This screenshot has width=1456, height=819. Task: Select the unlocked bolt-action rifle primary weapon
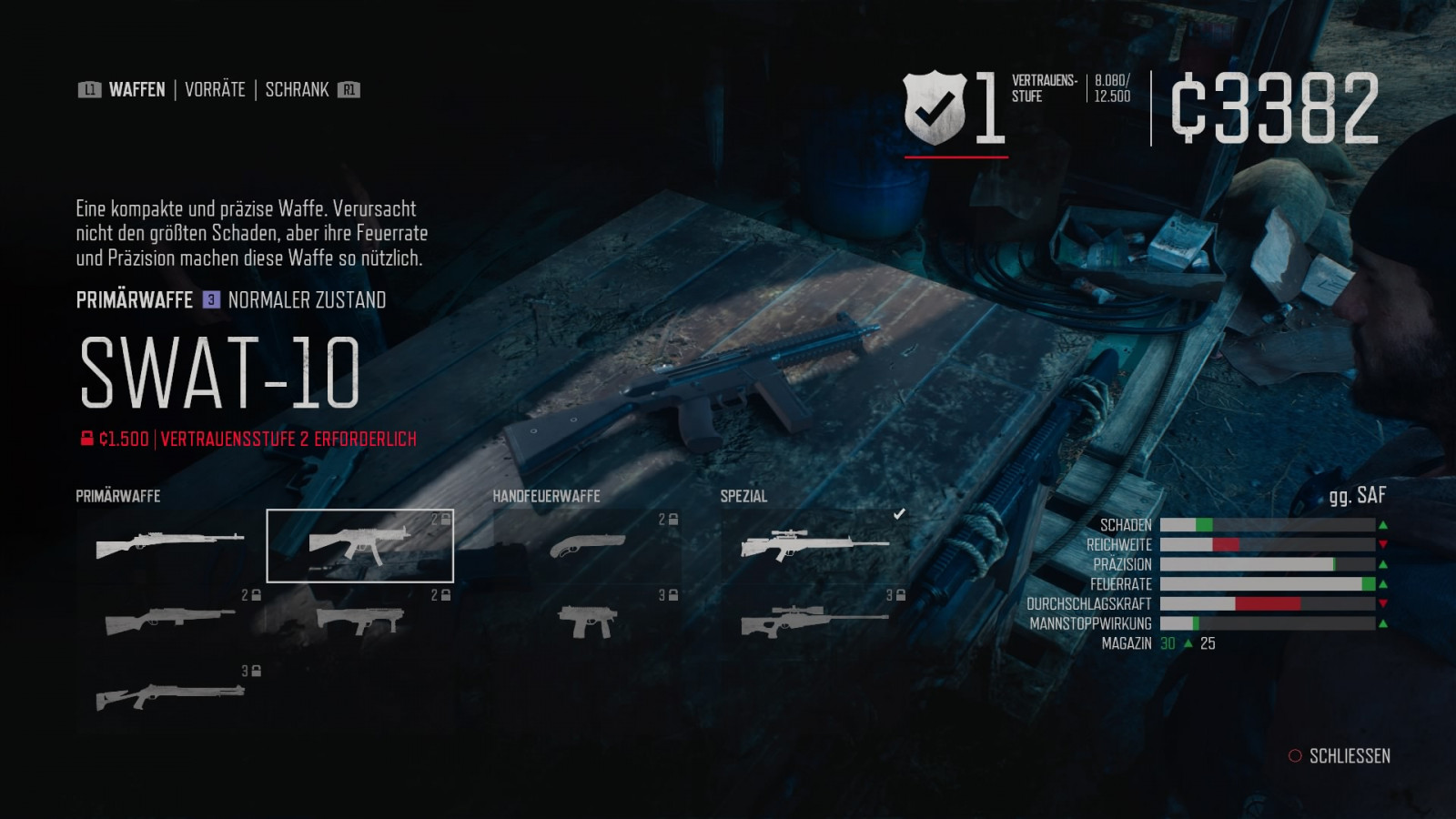(x=170, y=545)
